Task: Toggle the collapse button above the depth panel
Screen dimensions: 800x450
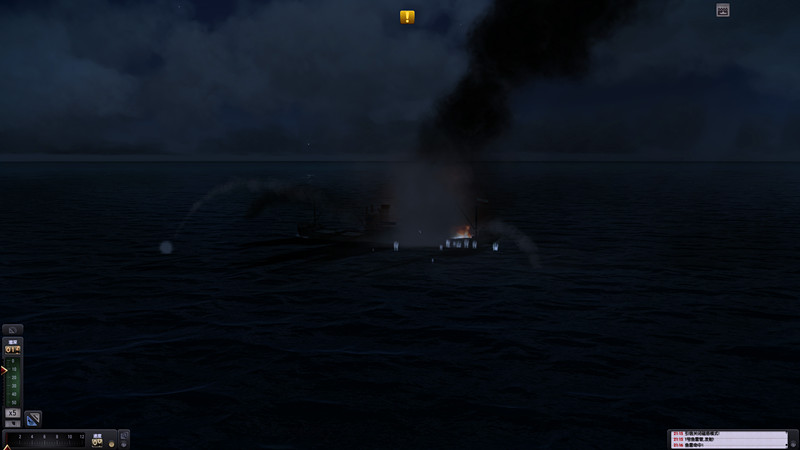Action: 13,329
